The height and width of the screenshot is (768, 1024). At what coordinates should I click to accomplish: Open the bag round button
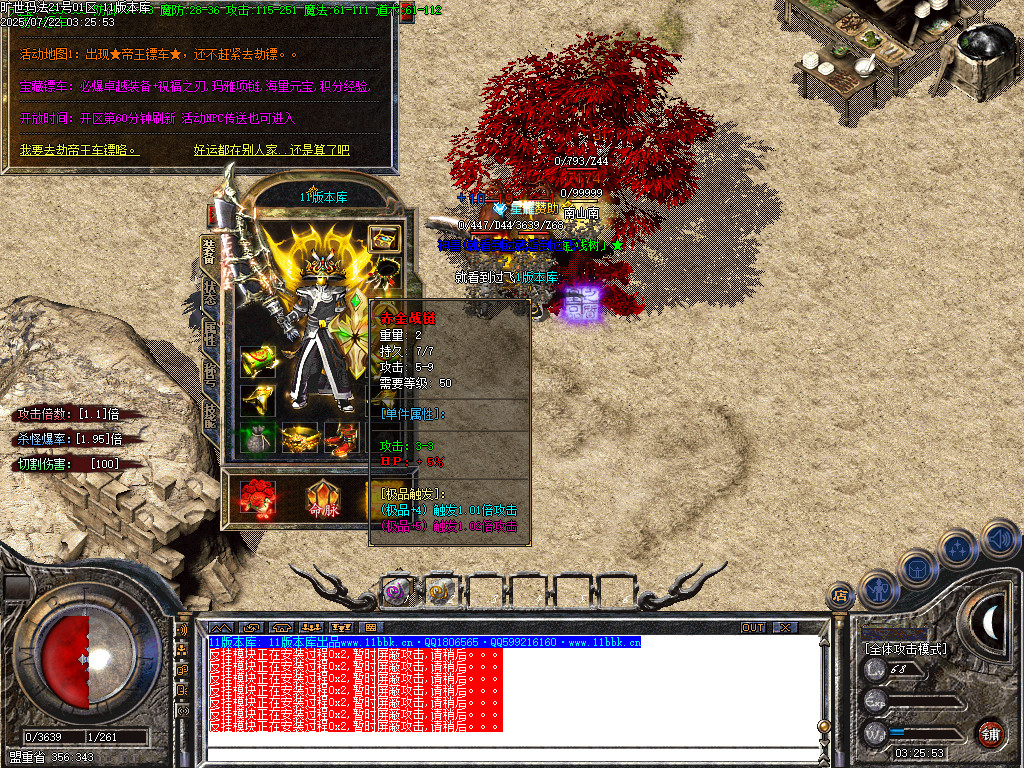(918, 568)
